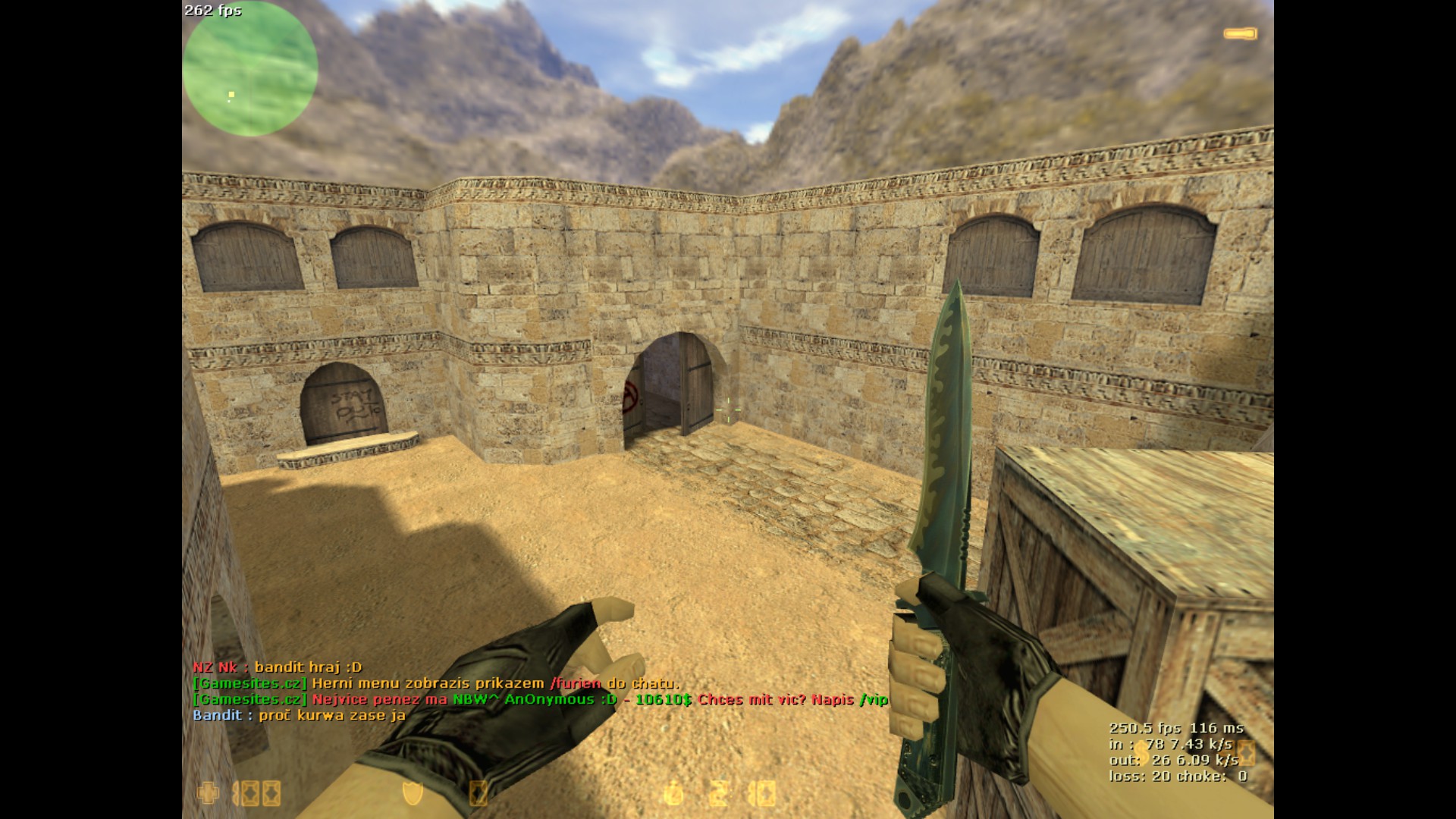
Task: Select the health cross icon
Action: click(x=207, y=793)
